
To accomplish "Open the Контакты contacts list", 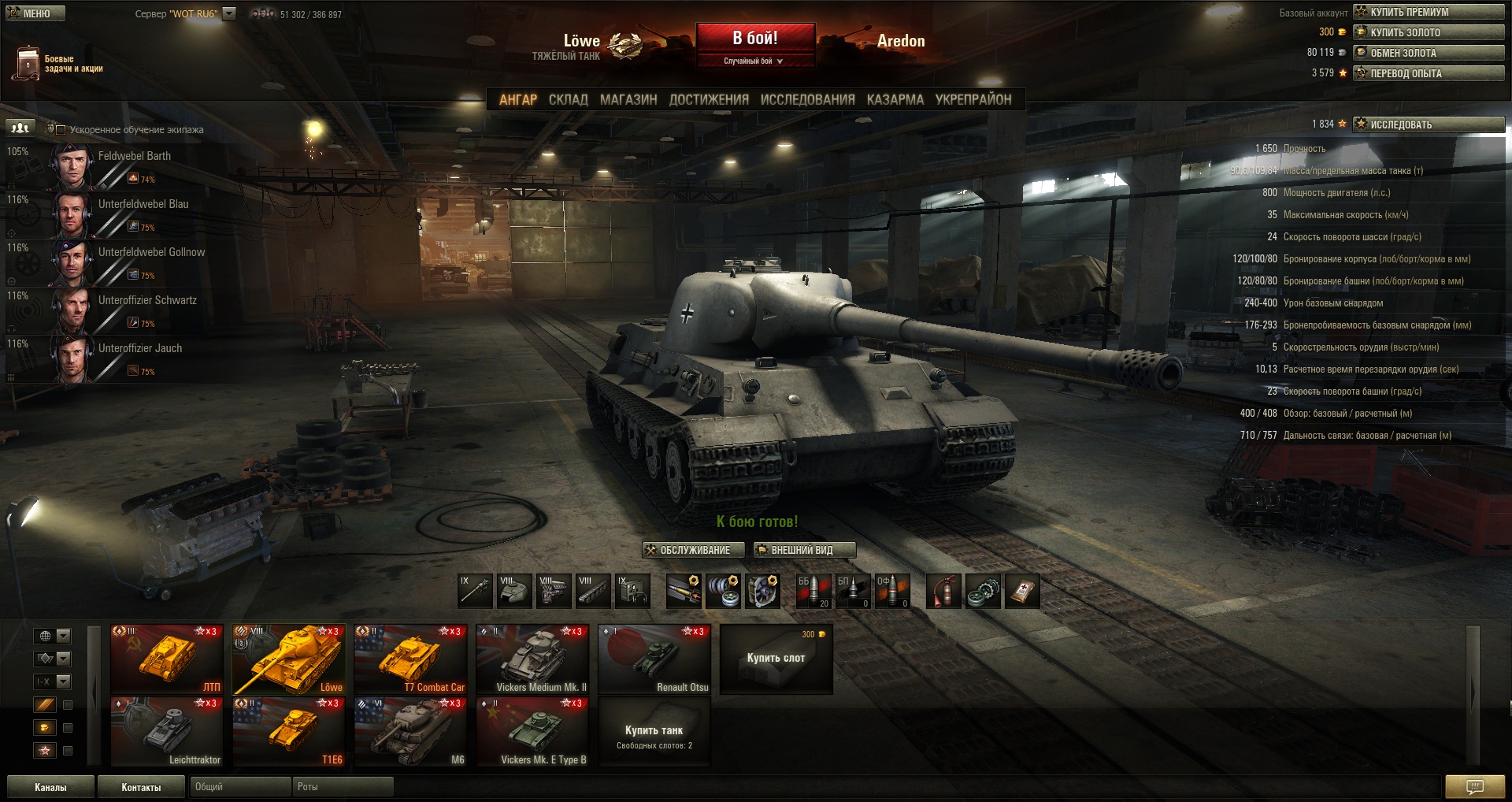I will point(141,787).
